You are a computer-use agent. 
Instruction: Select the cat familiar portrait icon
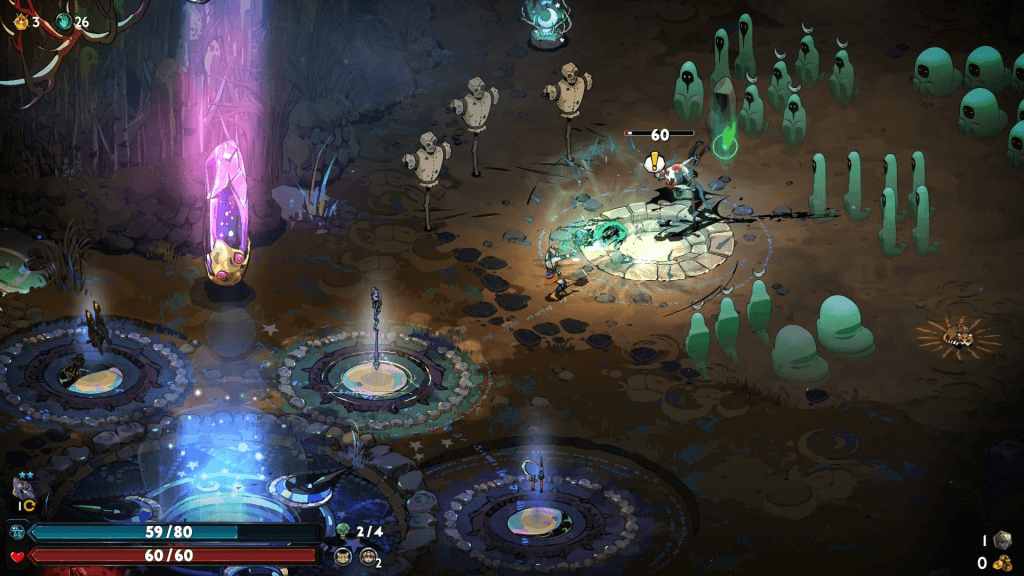[x=343, y=556]
